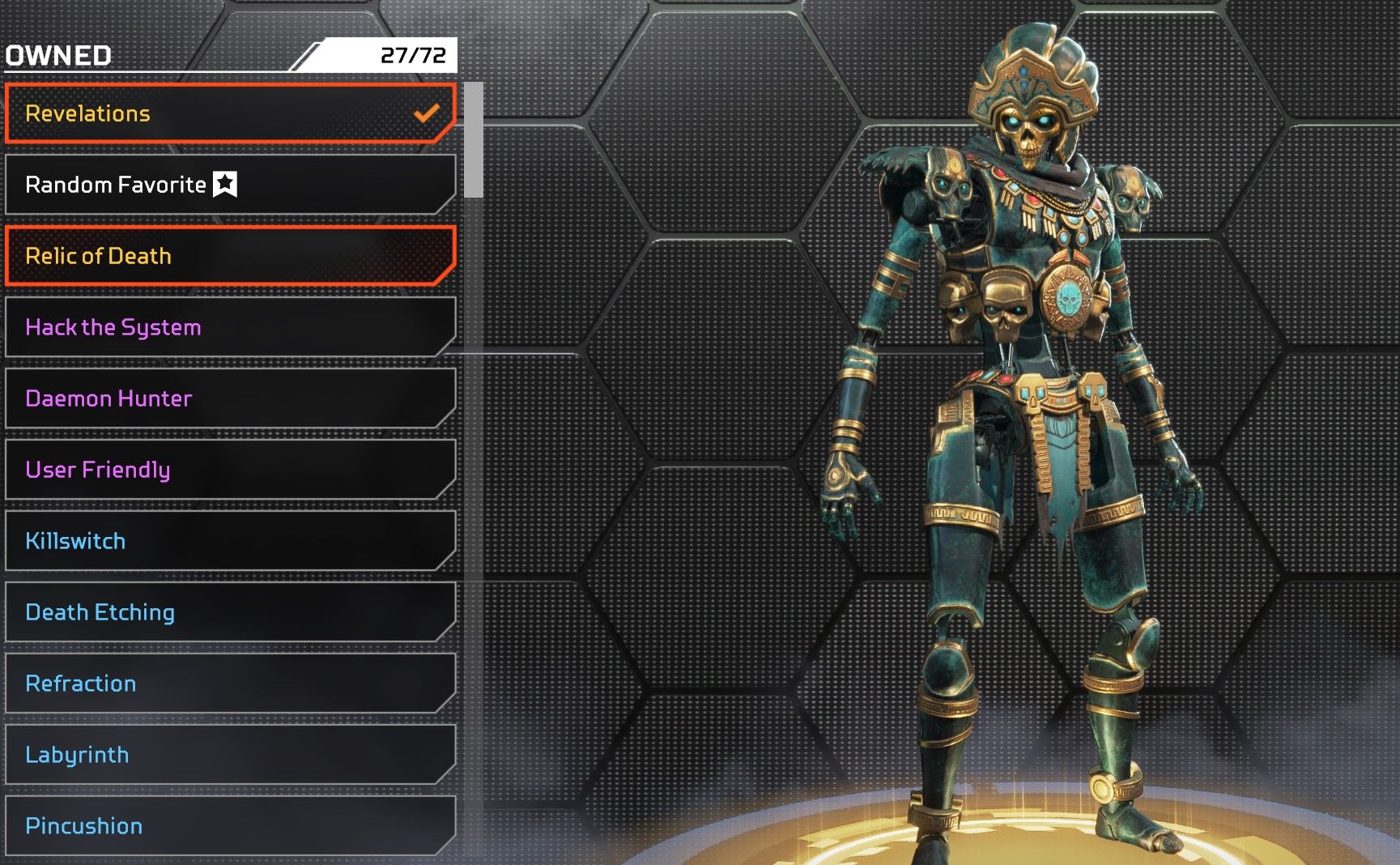This screenshot has height=865, width=1400.
Task: Select the User Friendly skin
Action: pyautogui.click(x=229, y=470)
